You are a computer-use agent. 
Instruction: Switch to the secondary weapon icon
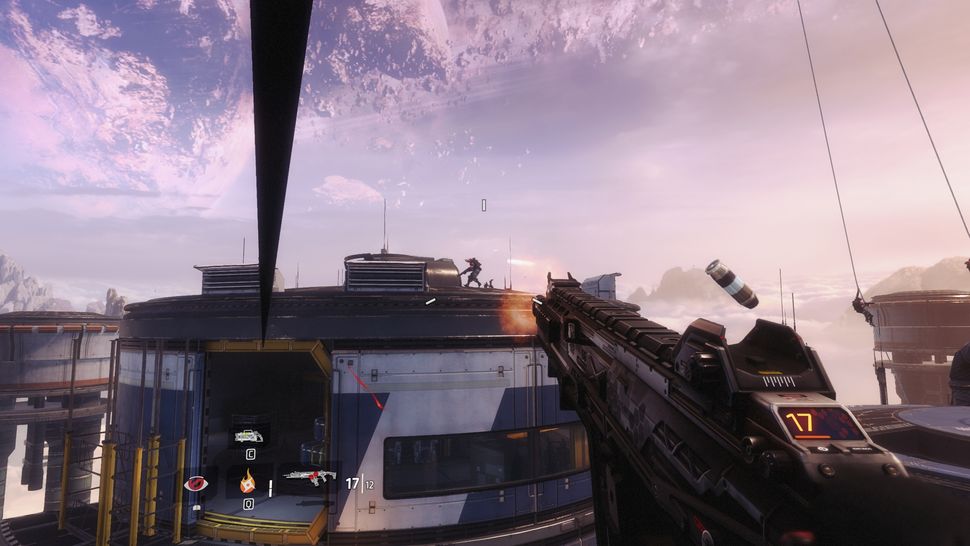pyautogui.click(x=248, y=435)
